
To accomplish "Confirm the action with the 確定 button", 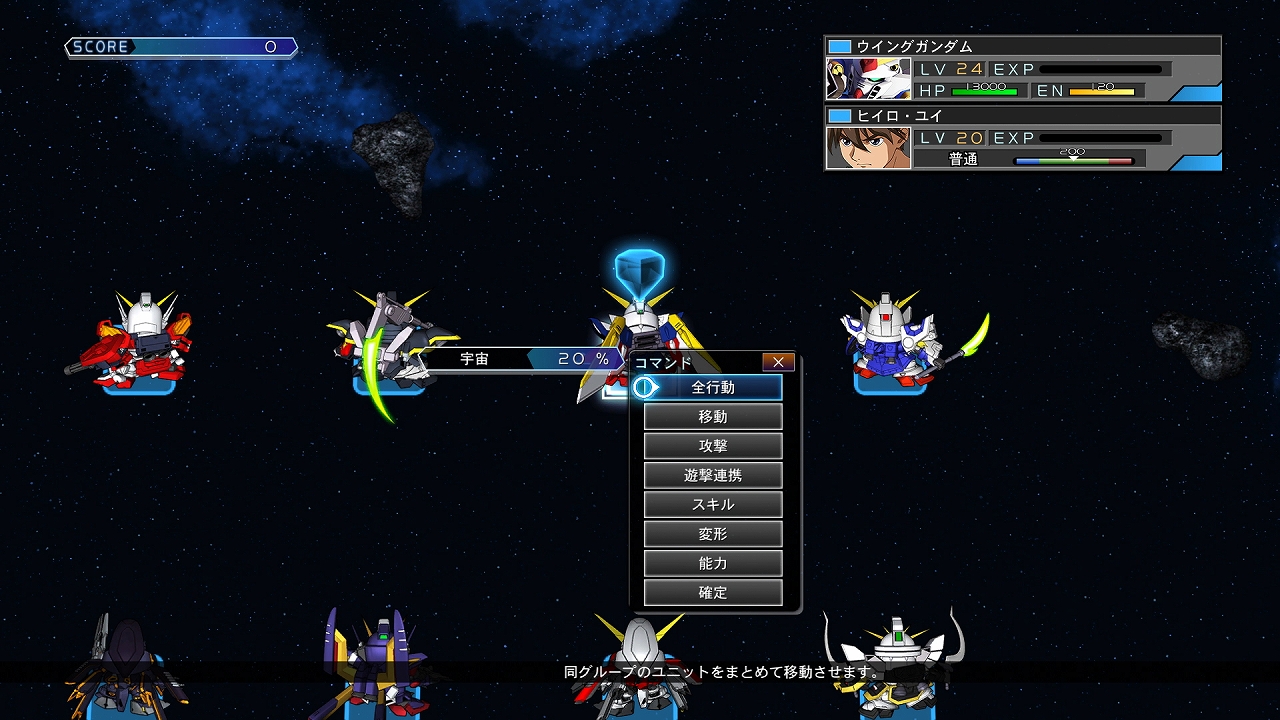I will [x=714, y=592].
